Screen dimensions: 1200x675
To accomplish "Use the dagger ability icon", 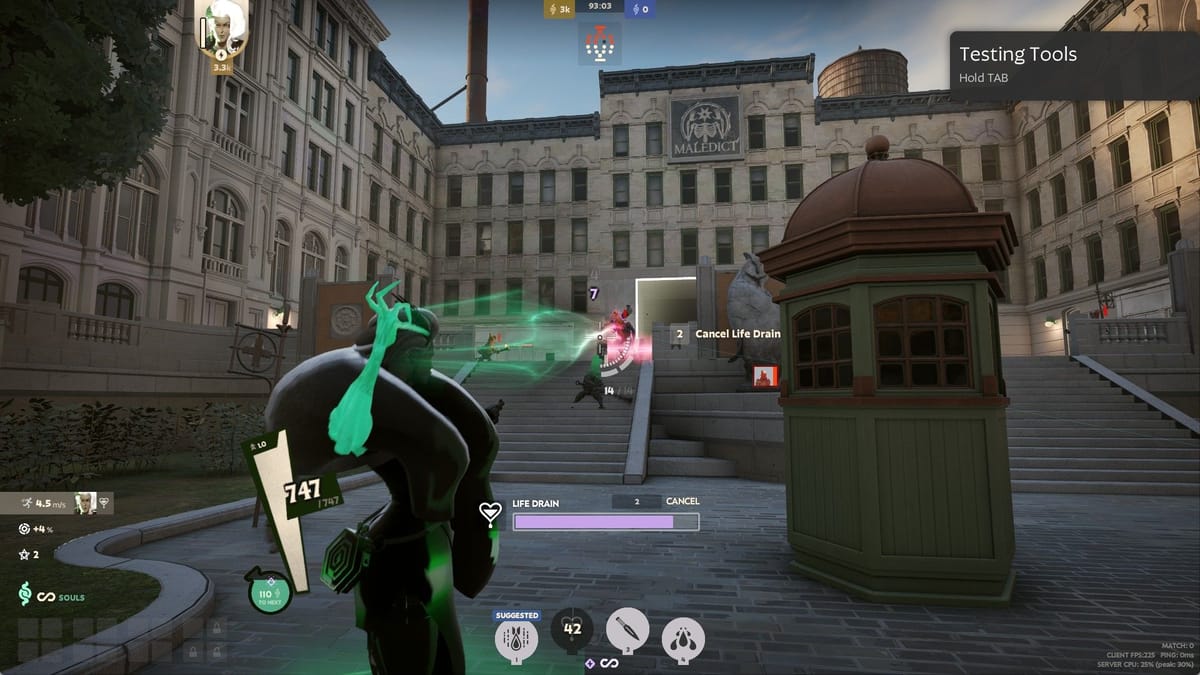I will coord(627,630).
